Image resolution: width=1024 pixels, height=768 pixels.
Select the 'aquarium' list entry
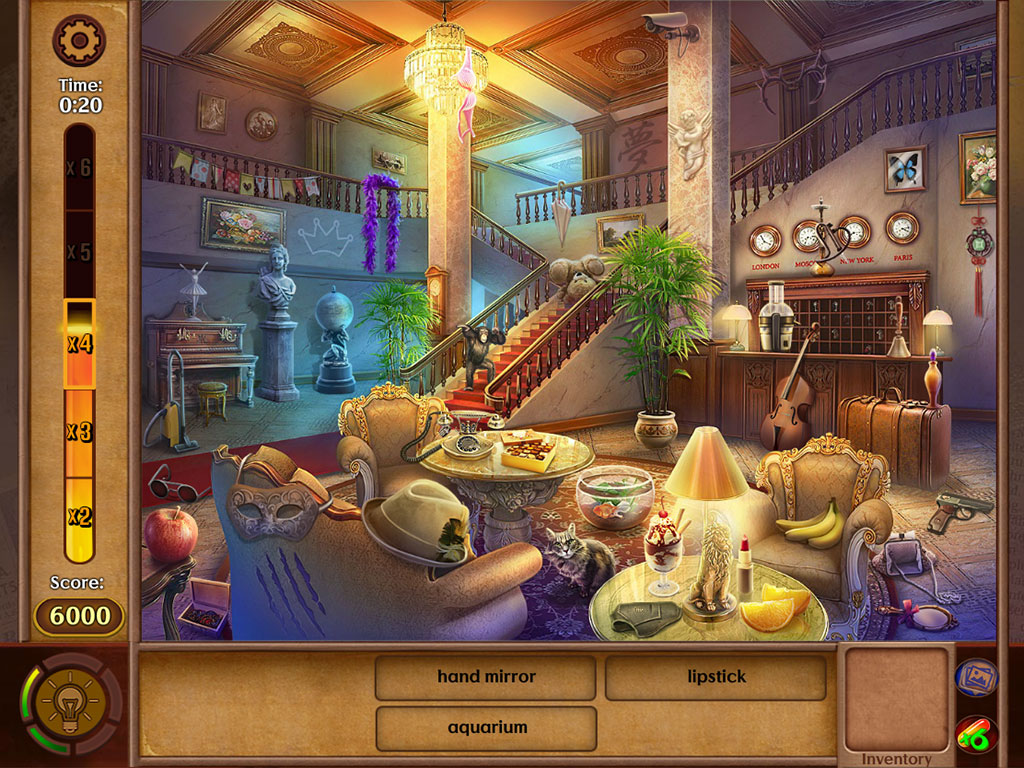click(x=486, y=728)
